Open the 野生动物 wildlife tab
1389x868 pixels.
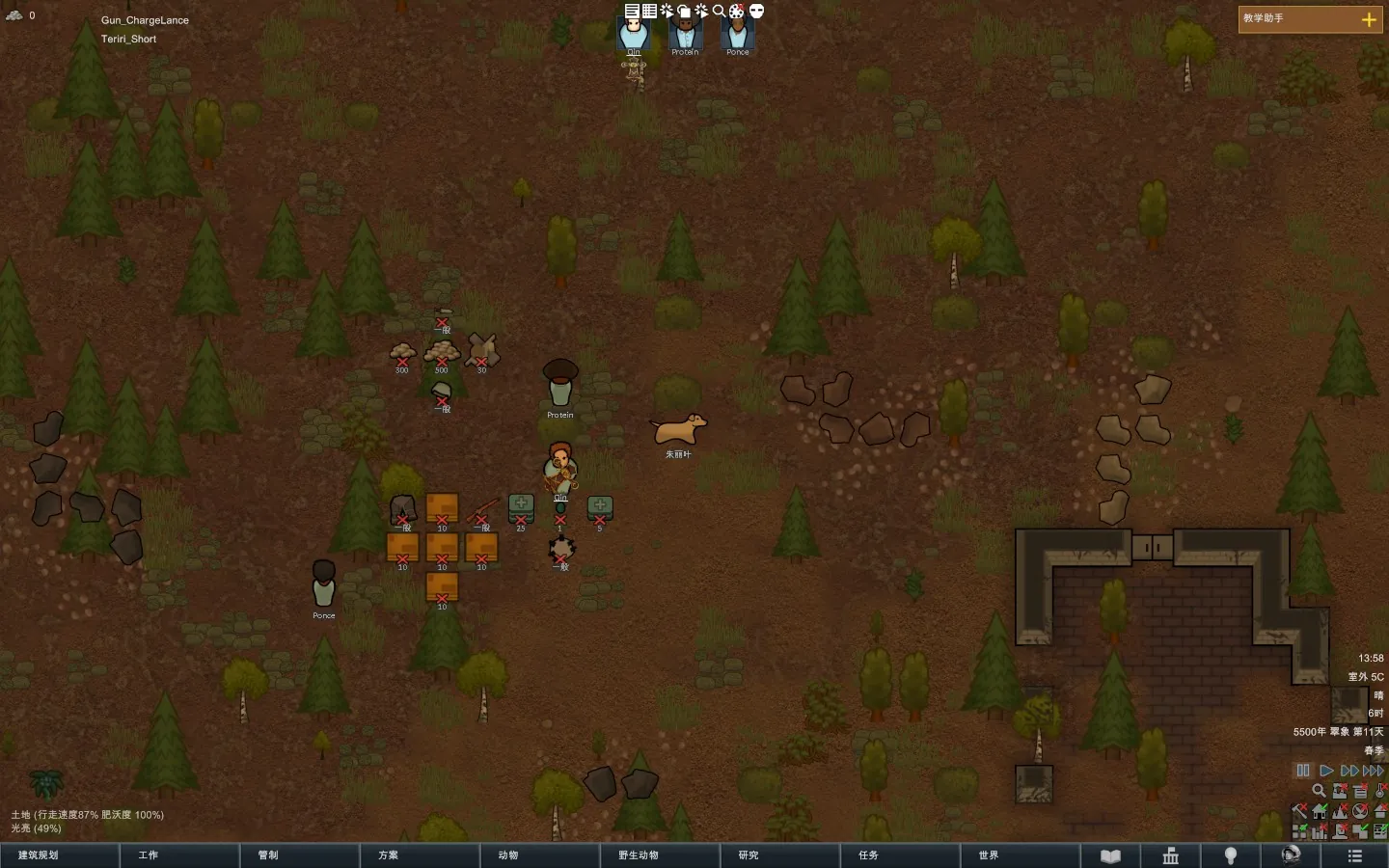click(x=659, y=855)
